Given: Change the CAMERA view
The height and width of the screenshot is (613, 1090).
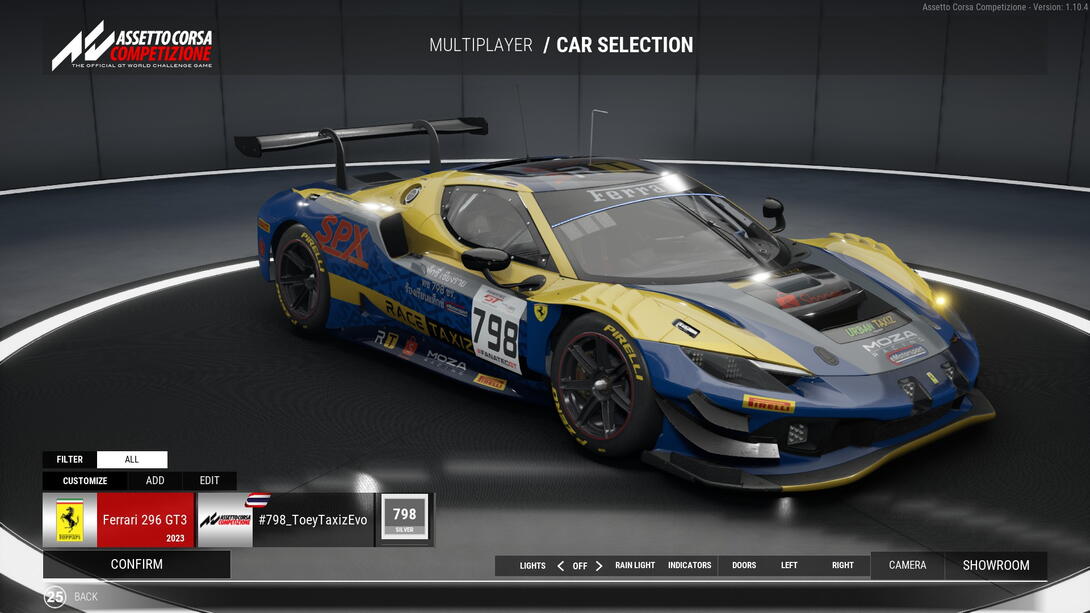Looking at the screenshot, I should coord(907,565).
